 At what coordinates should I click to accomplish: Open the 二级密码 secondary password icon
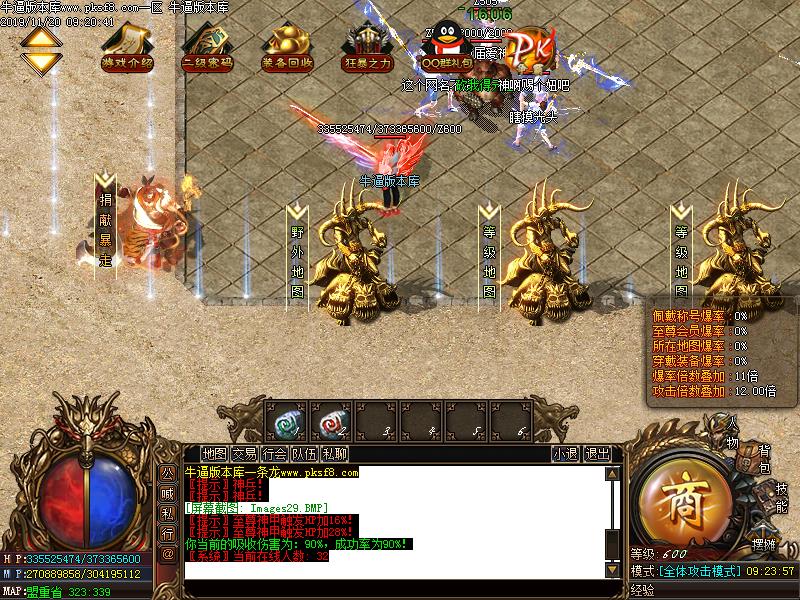(x=207, y=47)
